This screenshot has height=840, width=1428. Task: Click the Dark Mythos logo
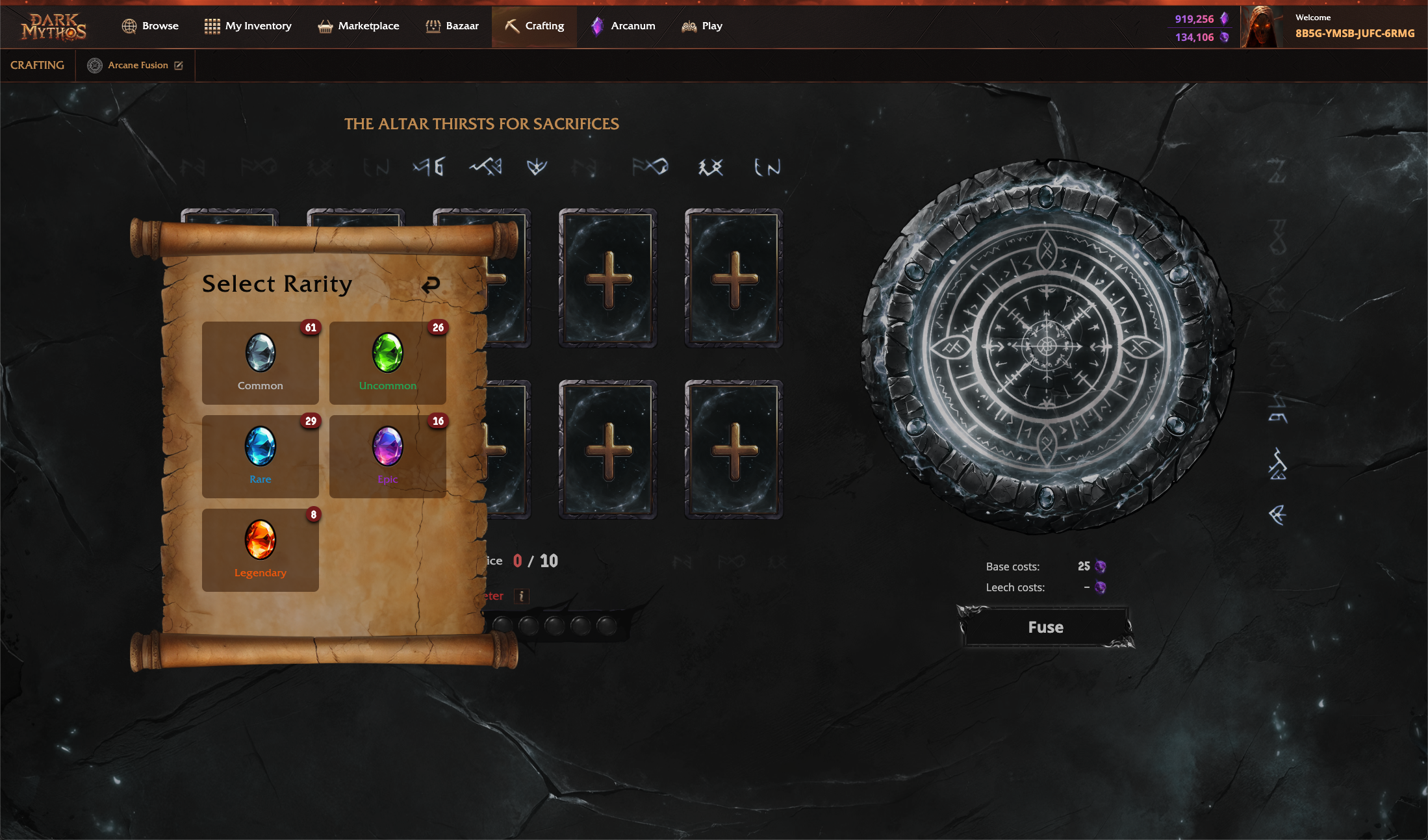(x=54, y=27)
